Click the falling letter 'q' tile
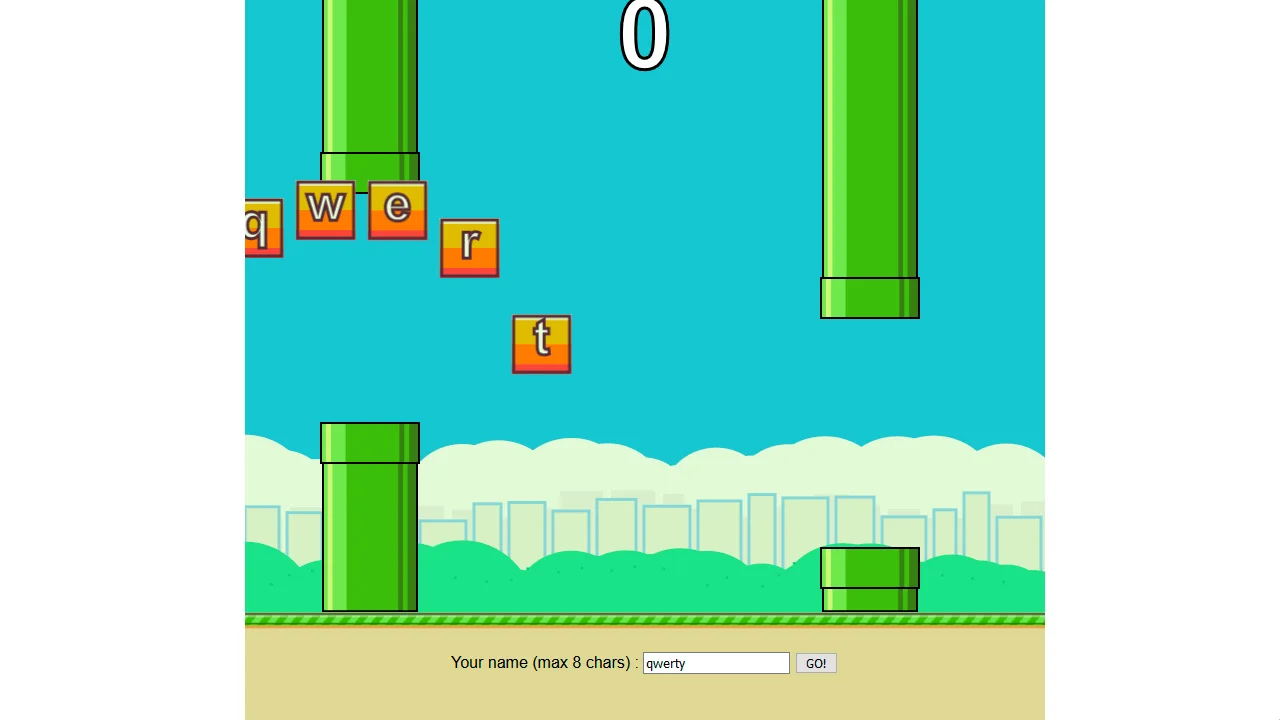 click(262, 228)
